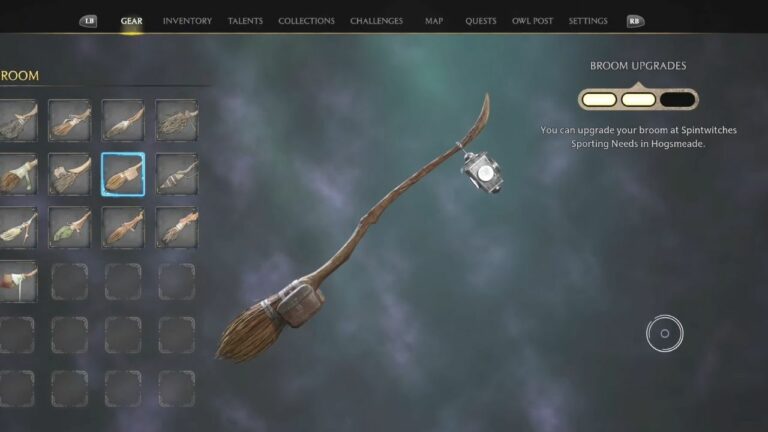
Task: Open the Owl Post tab
Action: click(533, 21)
